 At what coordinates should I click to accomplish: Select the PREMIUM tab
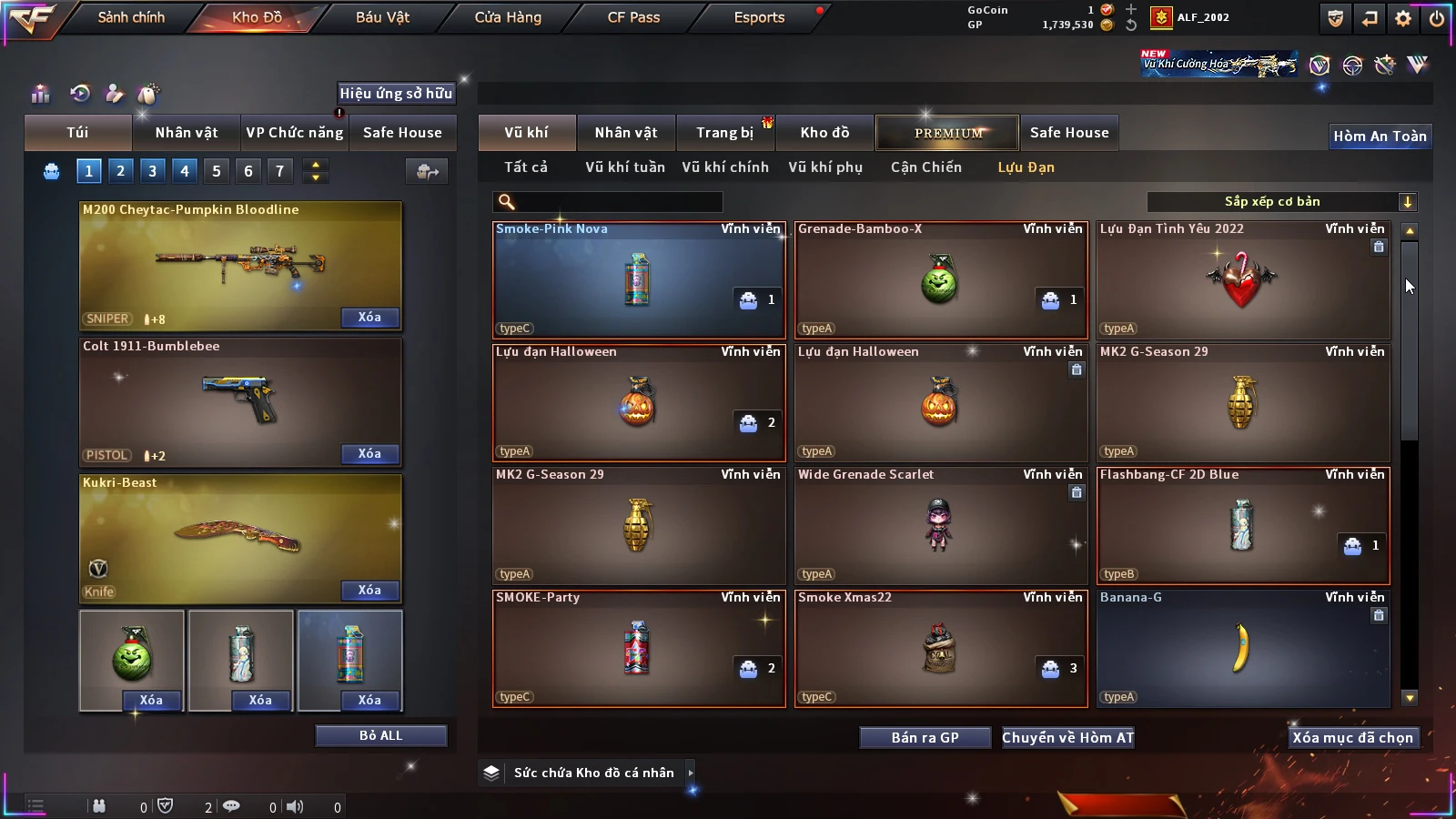947,133
